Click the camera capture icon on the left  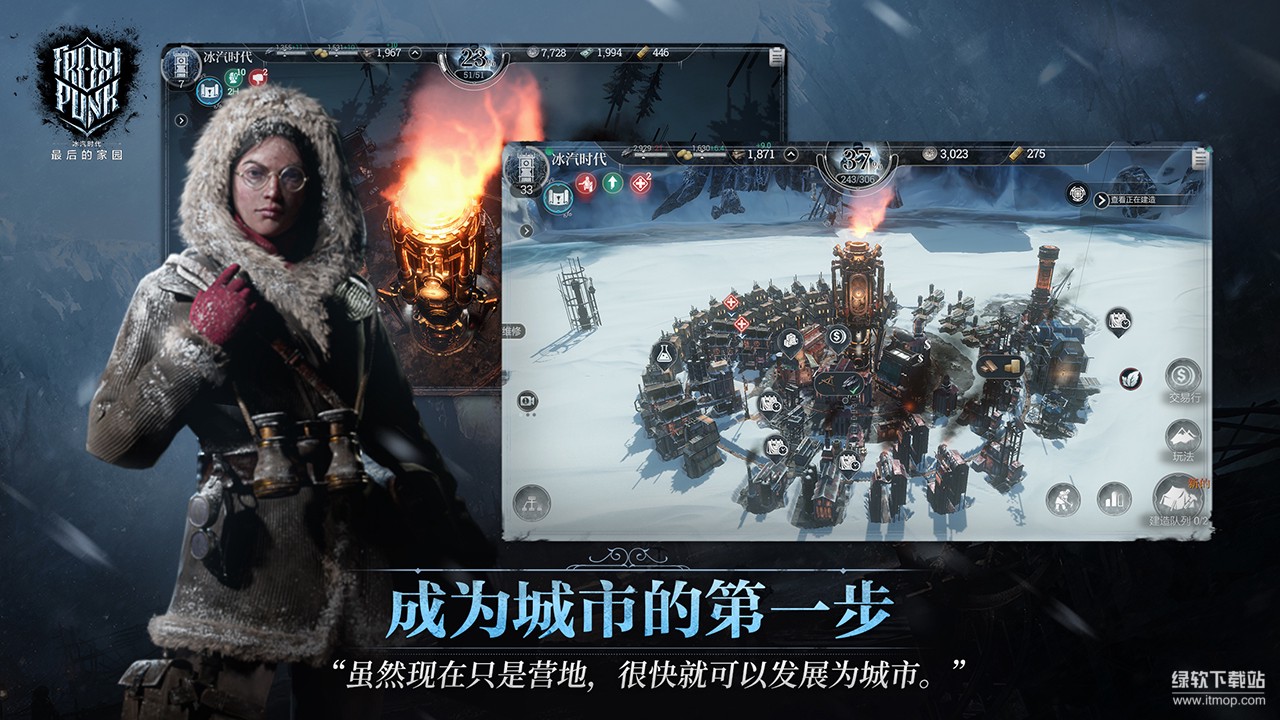pyautogui.click(x=527, y=400)
